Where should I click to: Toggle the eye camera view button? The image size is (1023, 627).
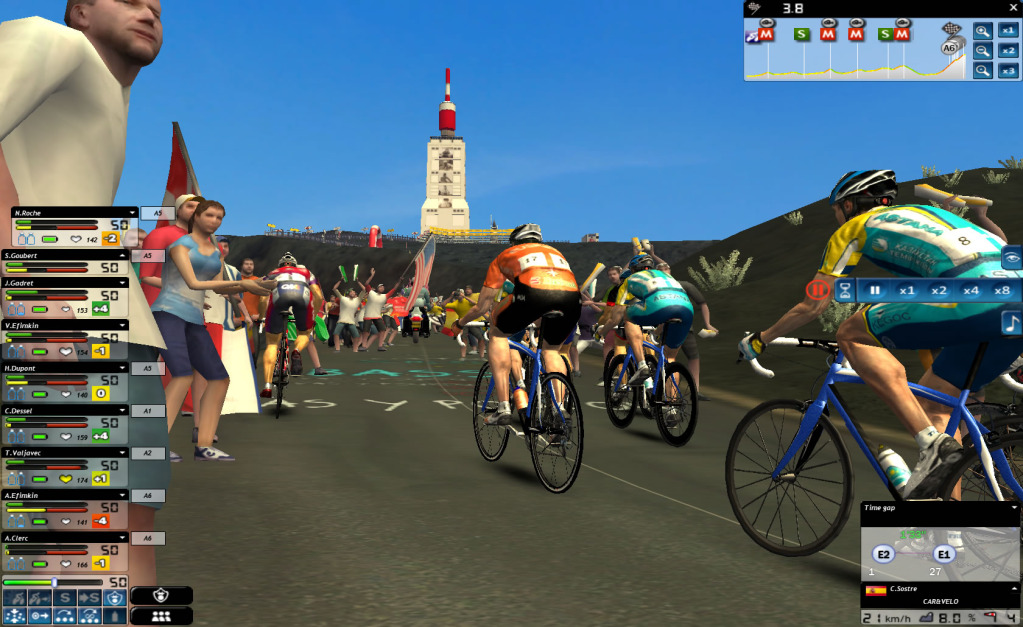1011,258
